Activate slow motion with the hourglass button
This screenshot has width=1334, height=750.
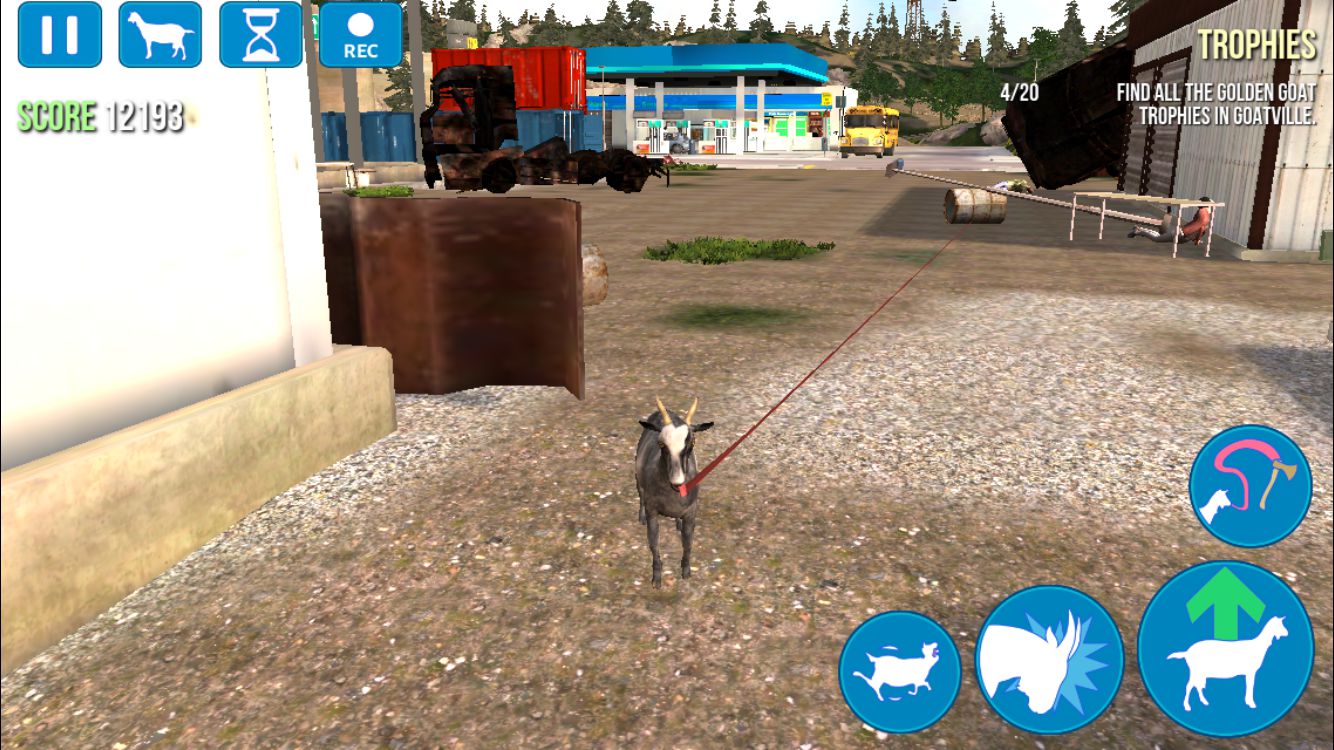tap(260, 35)
